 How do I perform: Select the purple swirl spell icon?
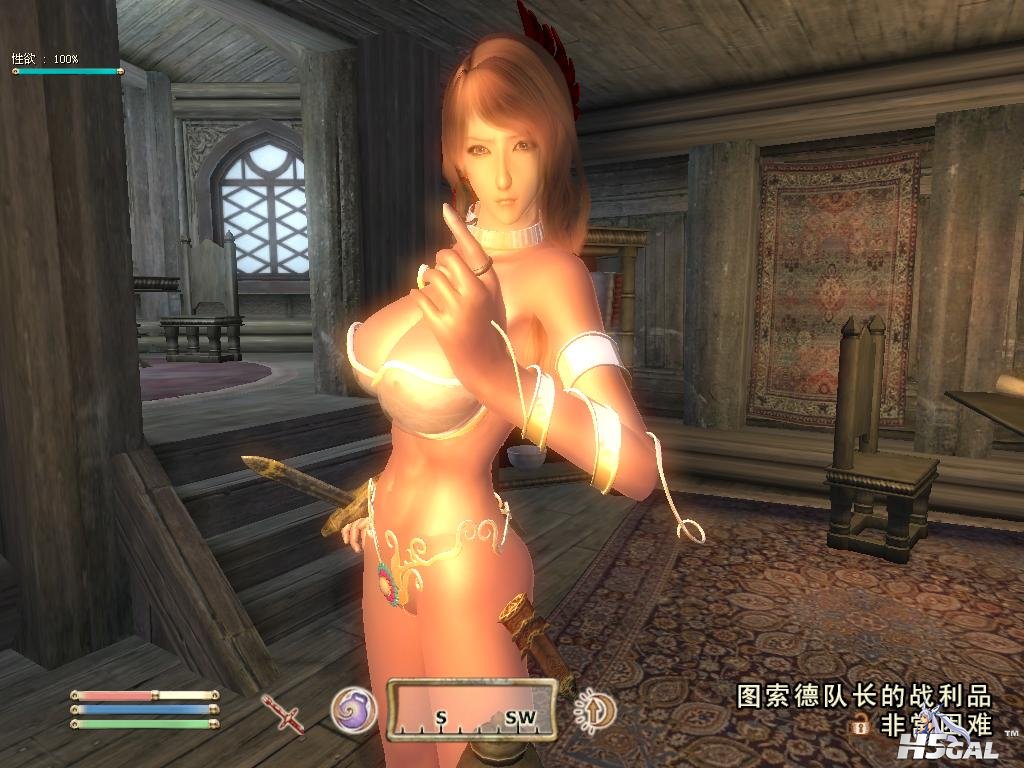(x=354, y=709)
